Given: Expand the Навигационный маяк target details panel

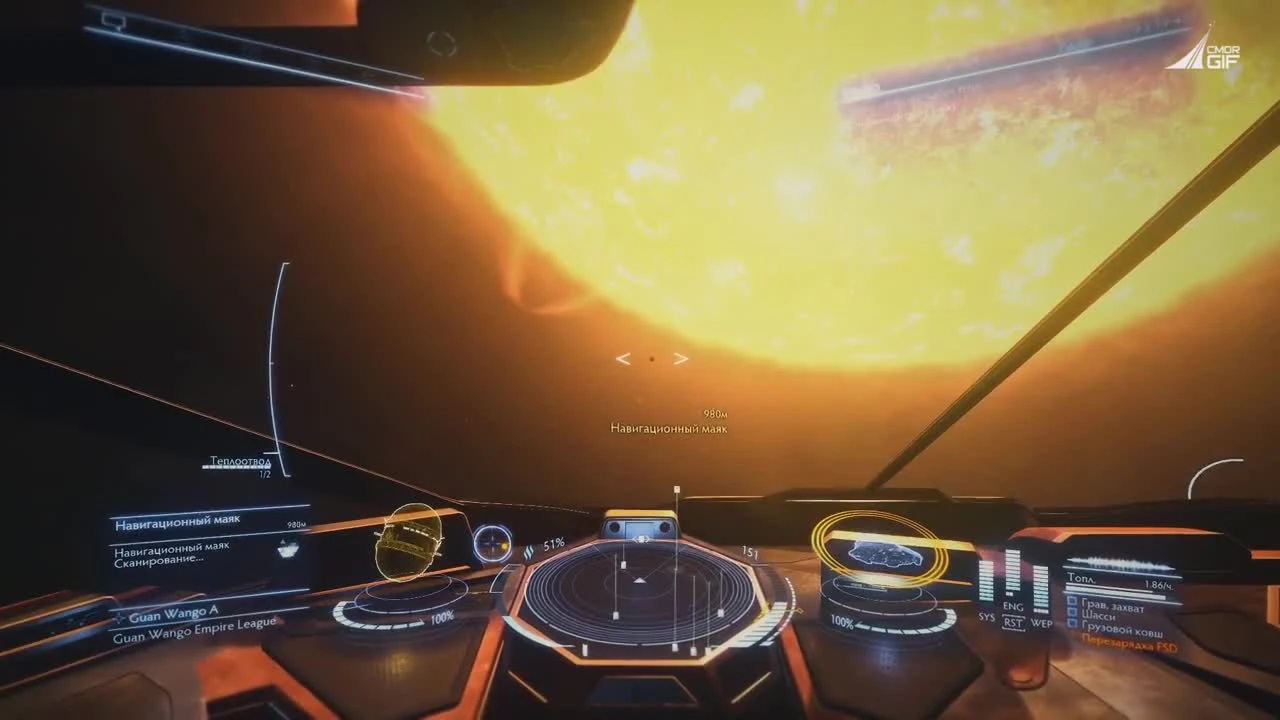Looking at the screenshot, I should point(175,520).
